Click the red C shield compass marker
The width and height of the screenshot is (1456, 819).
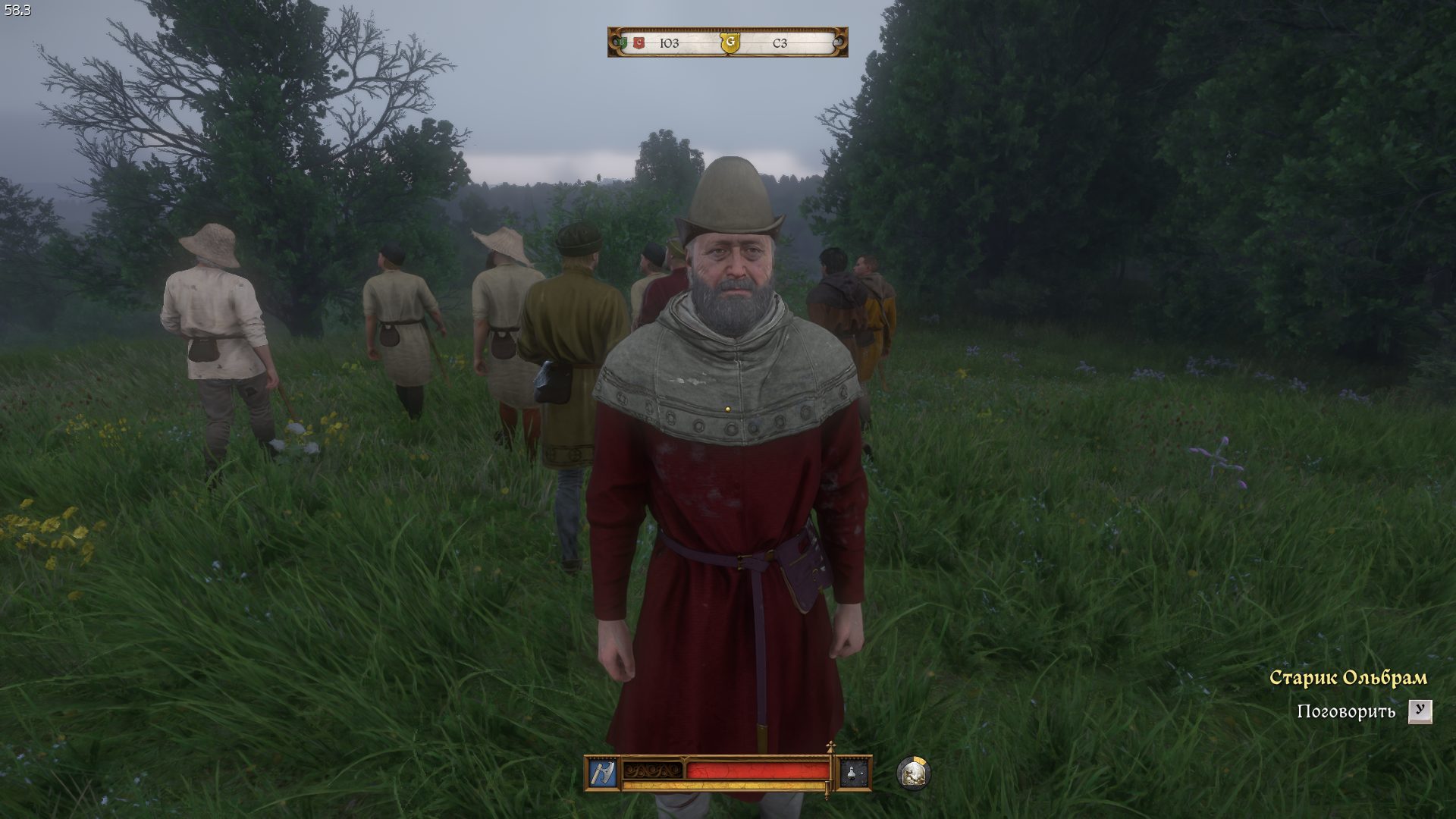[x=639, y=43]
